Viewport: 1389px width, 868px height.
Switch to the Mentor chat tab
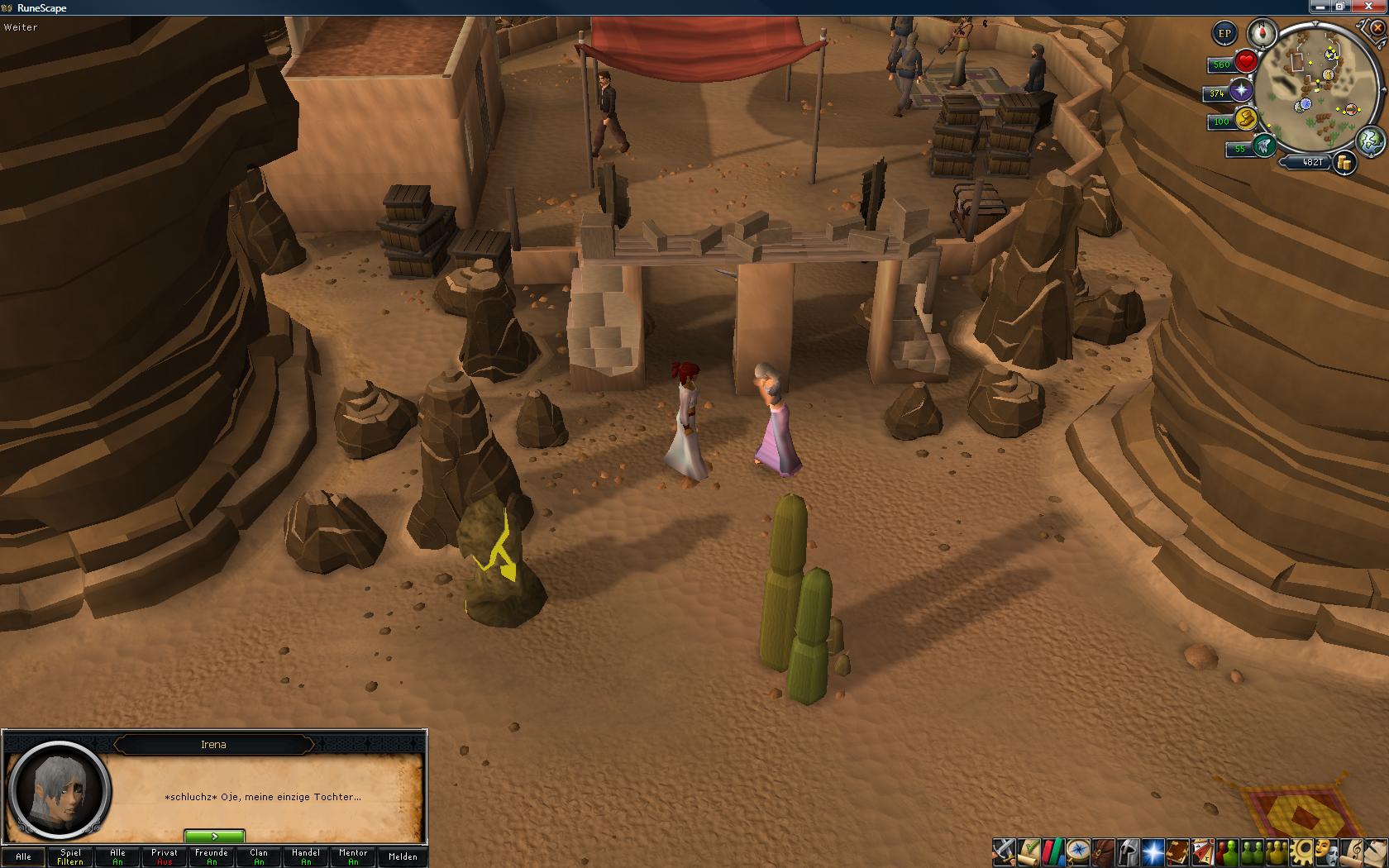click(353, 856)
